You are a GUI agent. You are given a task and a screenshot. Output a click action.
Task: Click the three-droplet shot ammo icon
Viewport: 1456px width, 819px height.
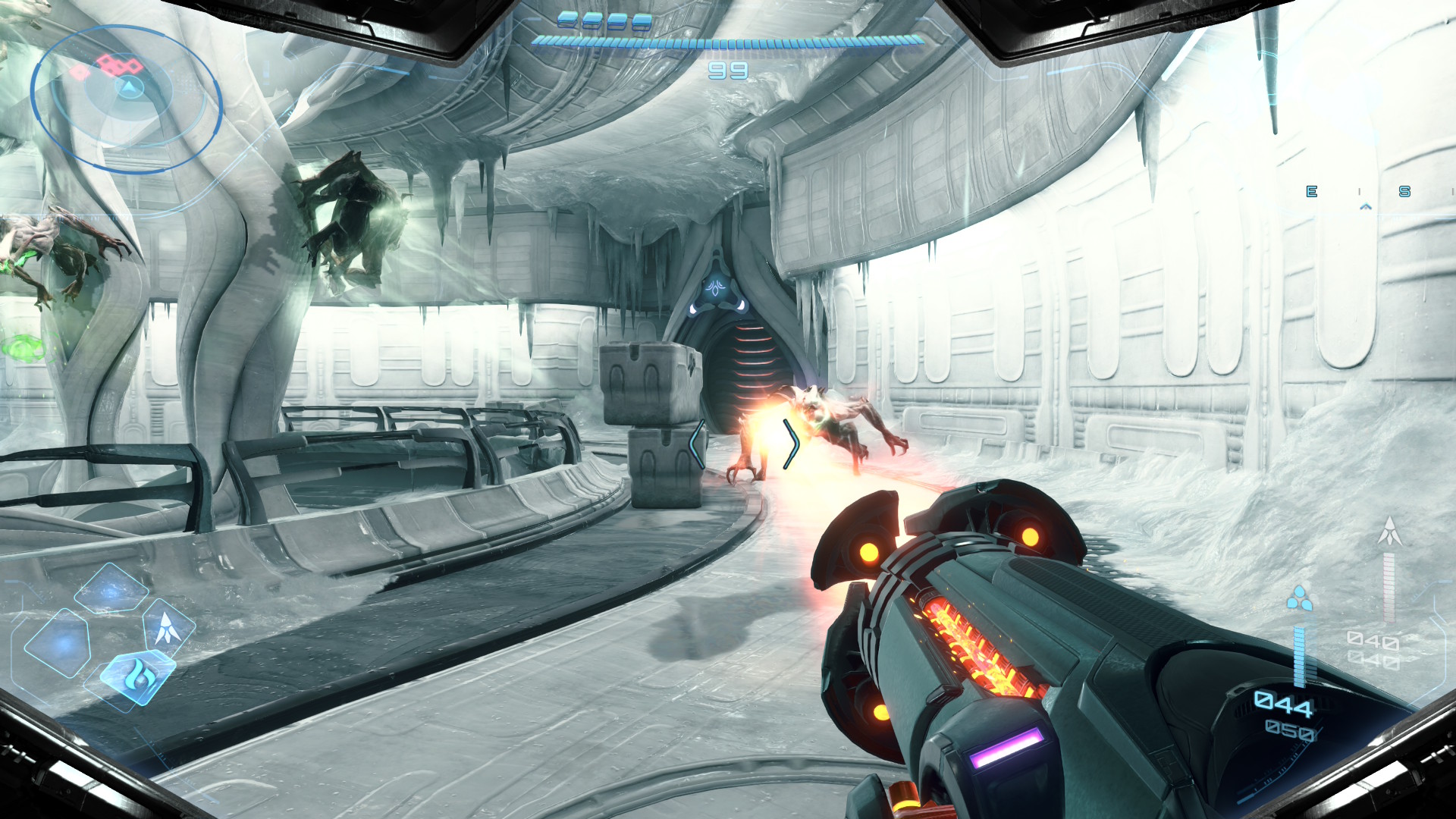pyautogui.click(x=1299, y=598)
